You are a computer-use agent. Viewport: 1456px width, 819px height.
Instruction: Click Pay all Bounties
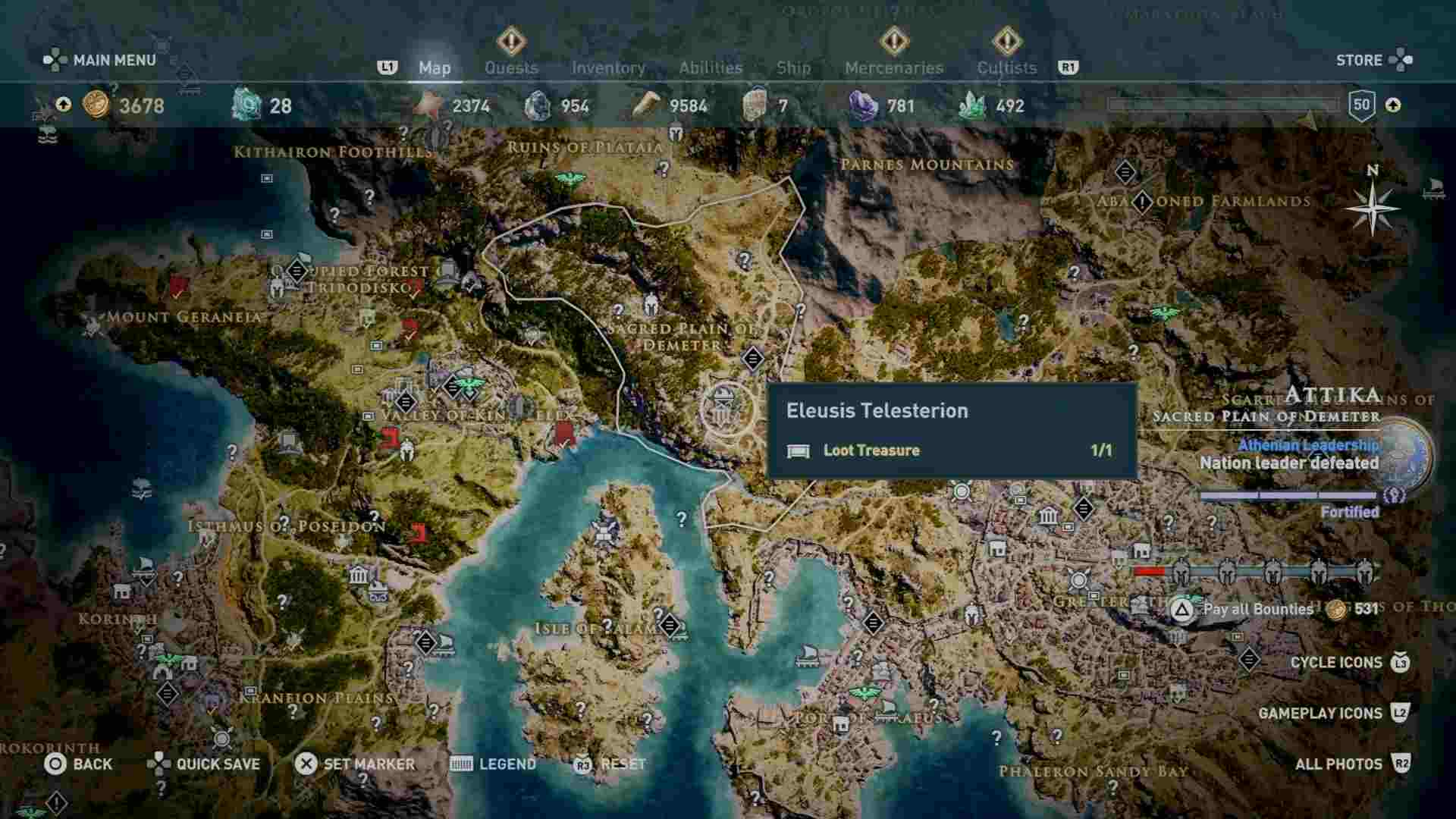(x=1259, y=607)
